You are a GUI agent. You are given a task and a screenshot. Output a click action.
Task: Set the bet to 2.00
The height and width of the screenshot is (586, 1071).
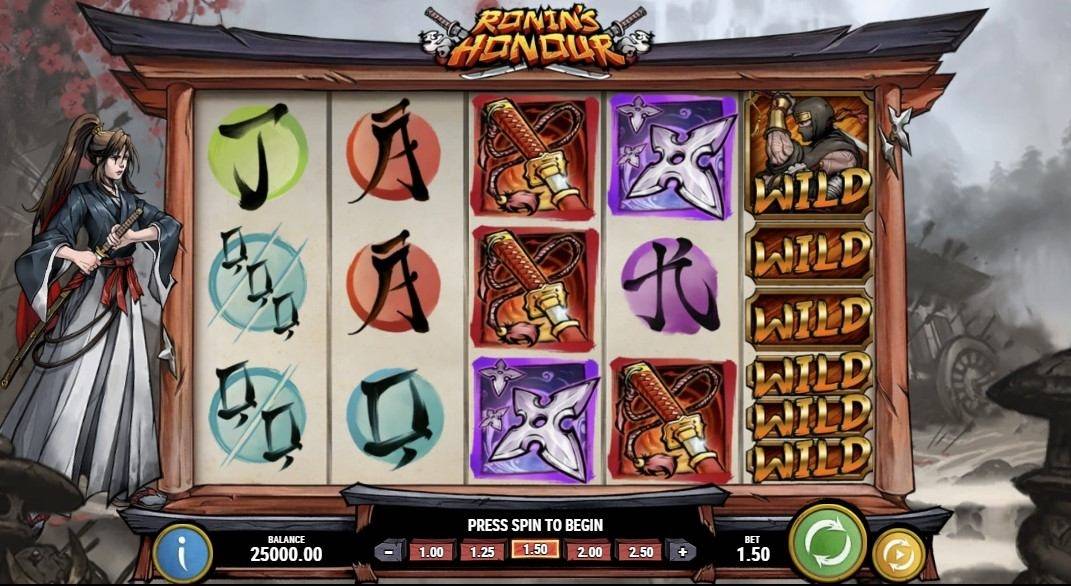point(588,551)
